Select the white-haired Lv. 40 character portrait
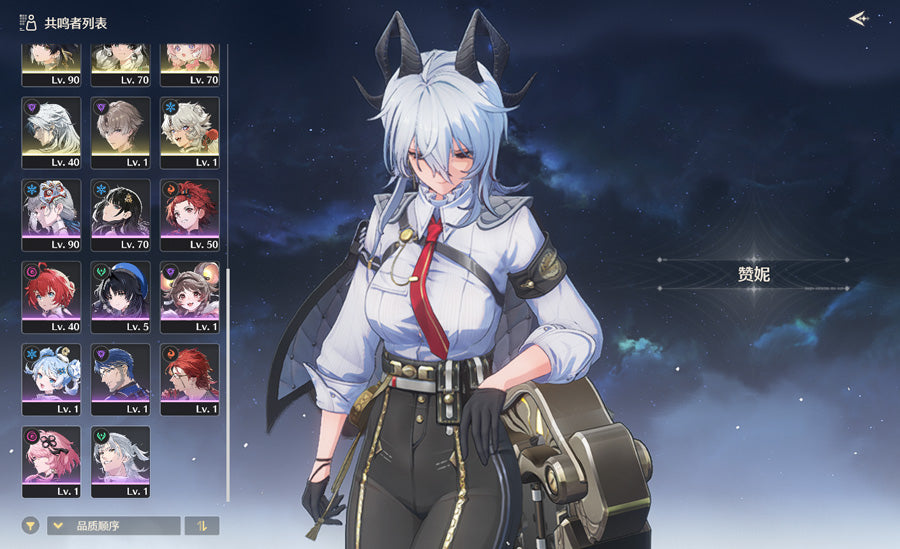This screenshot has width=900, height=549. coord(51,132)
